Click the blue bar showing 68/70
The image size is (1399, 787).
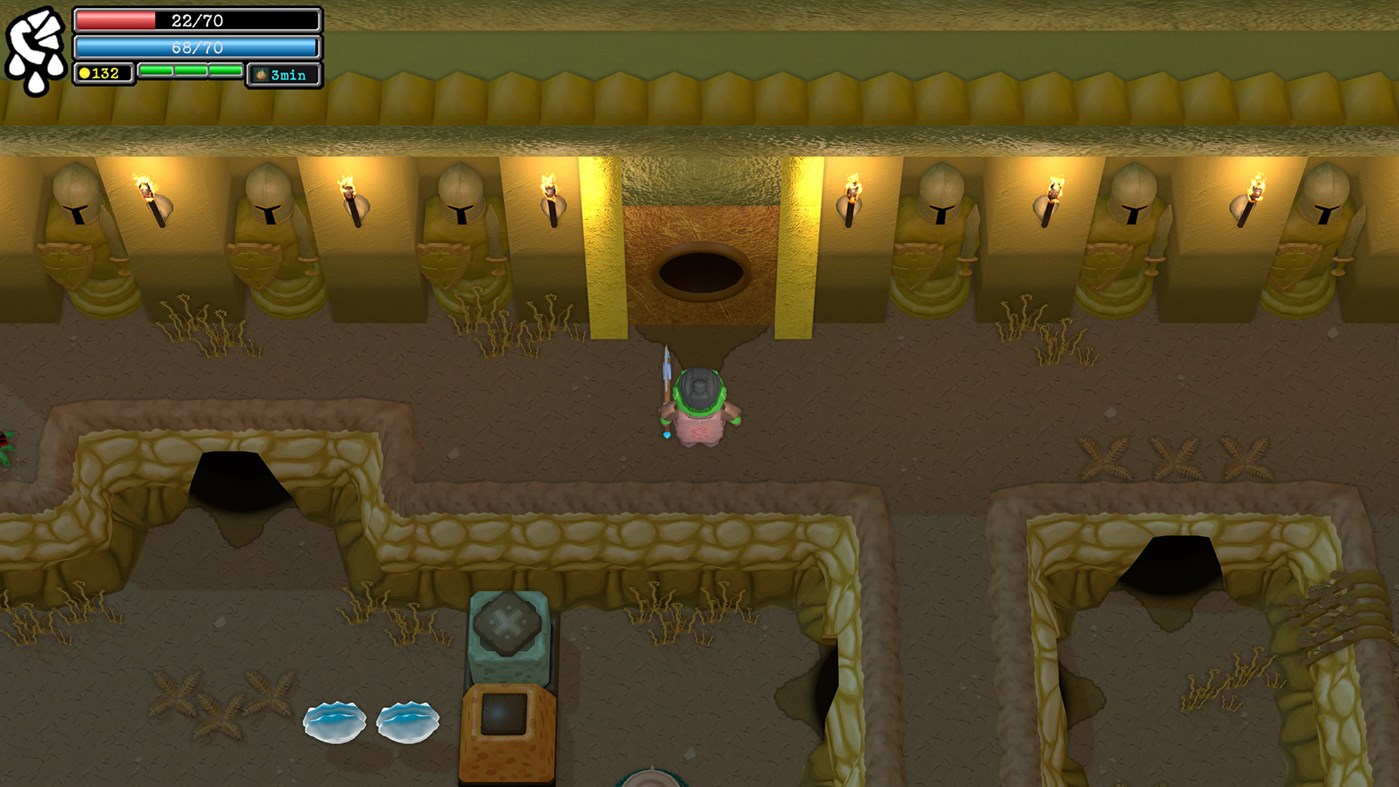coord(196,45)
